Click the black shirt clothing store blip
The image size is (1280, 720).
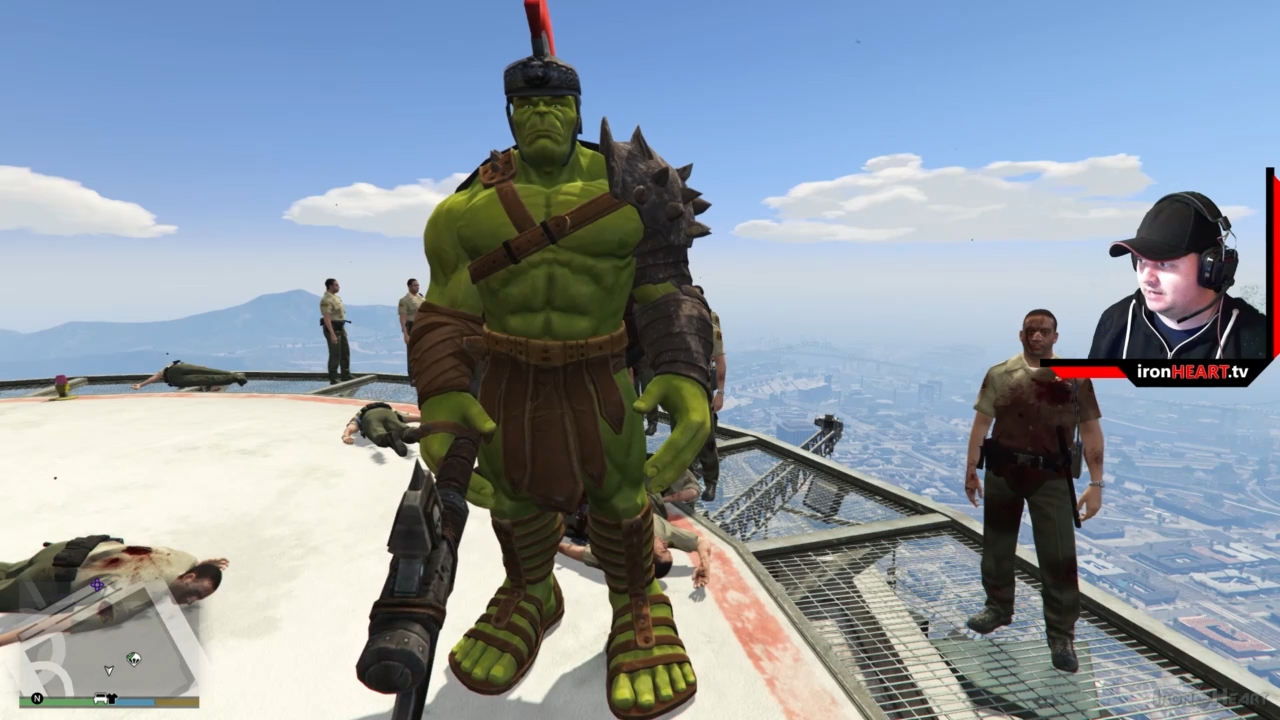114,699
